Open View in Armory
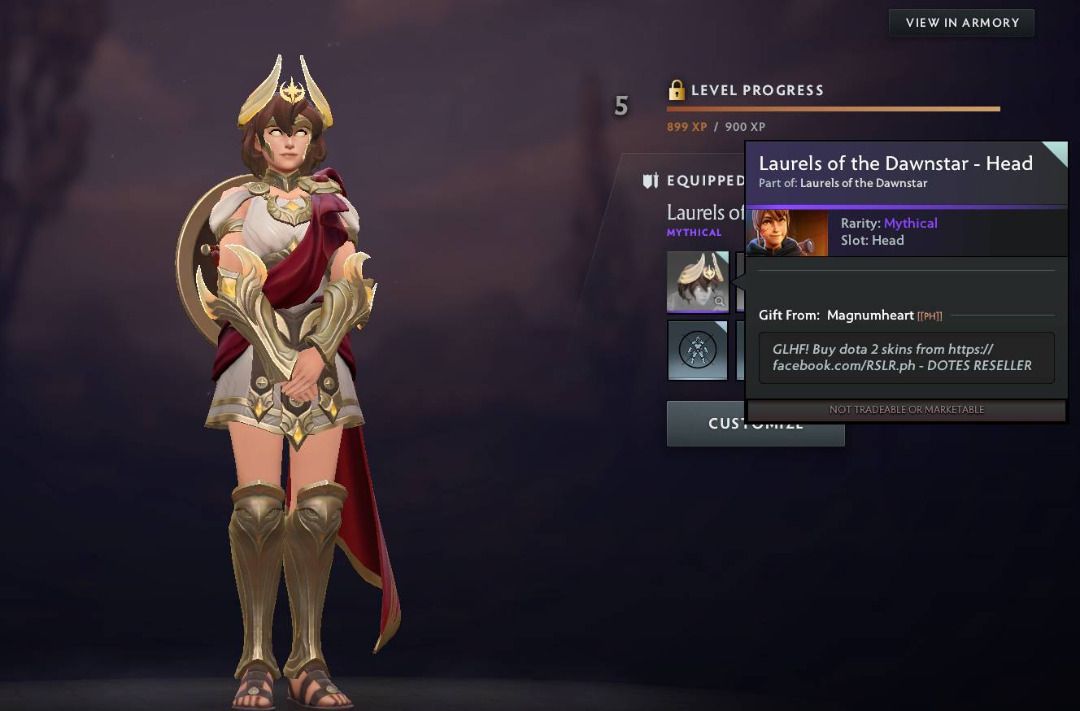 coord(961,23)
